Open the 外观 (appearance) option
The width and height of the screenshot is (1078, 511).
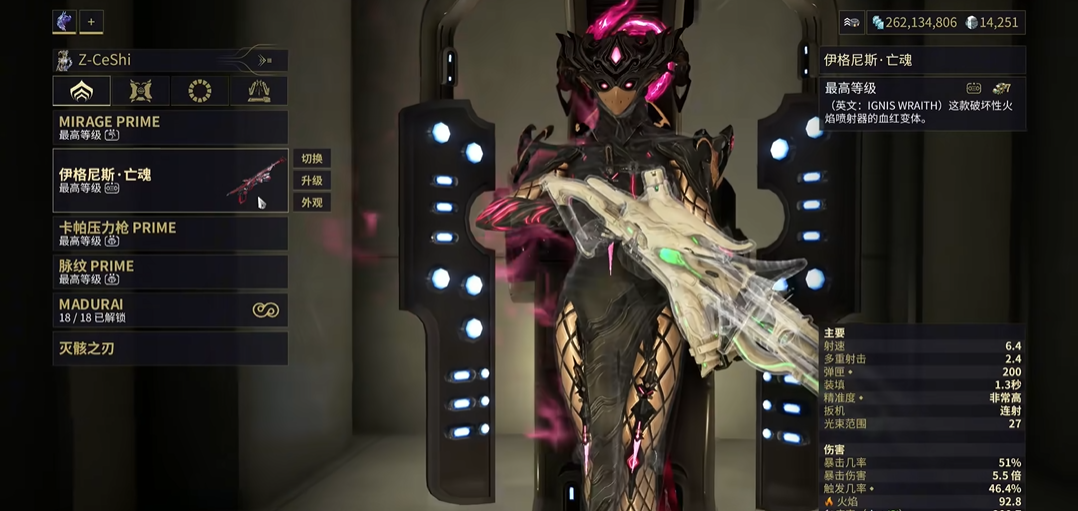(312, 203)
